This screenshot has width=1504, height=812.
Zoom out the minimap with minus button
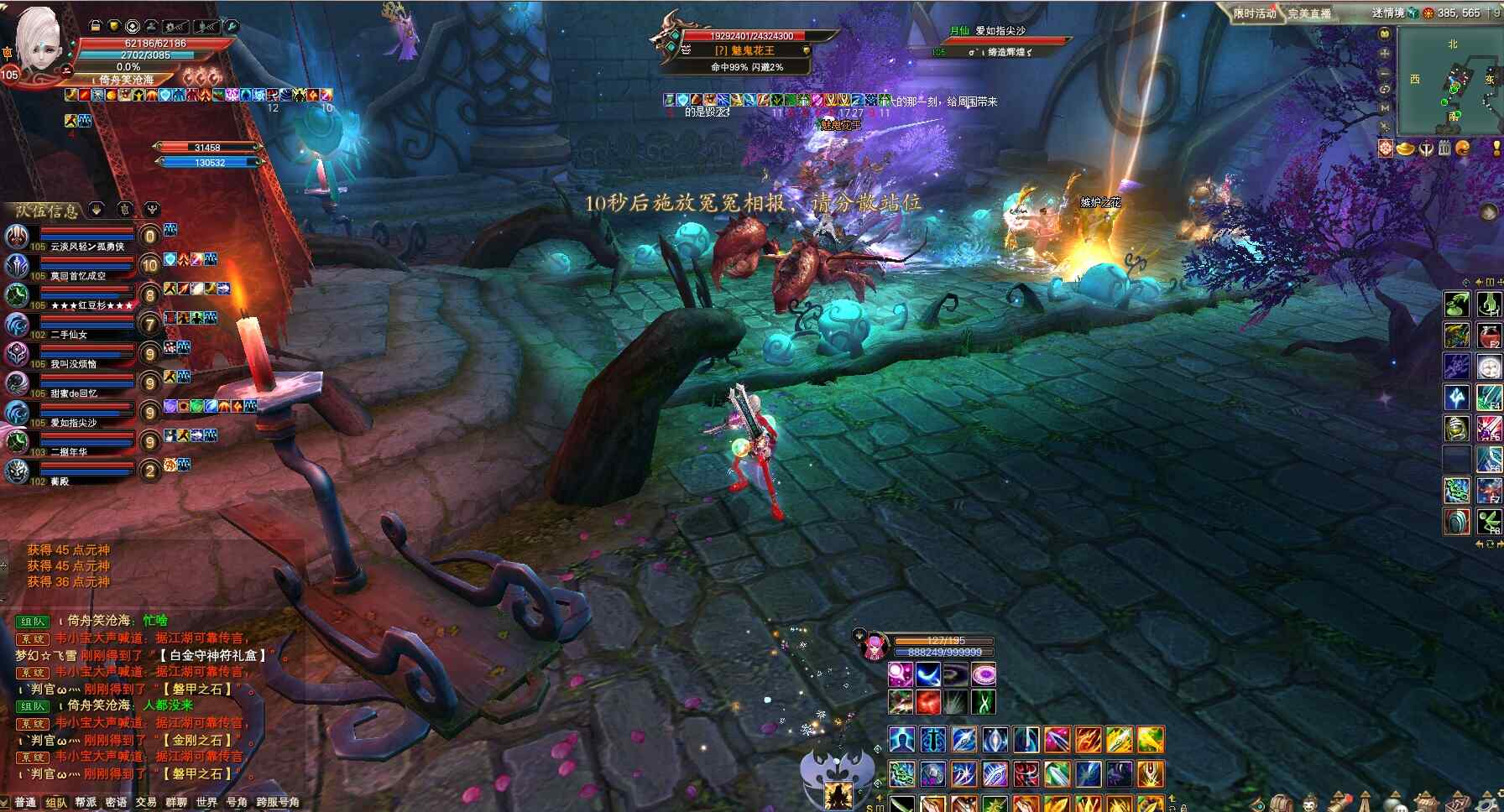[x=1385, y=72]
